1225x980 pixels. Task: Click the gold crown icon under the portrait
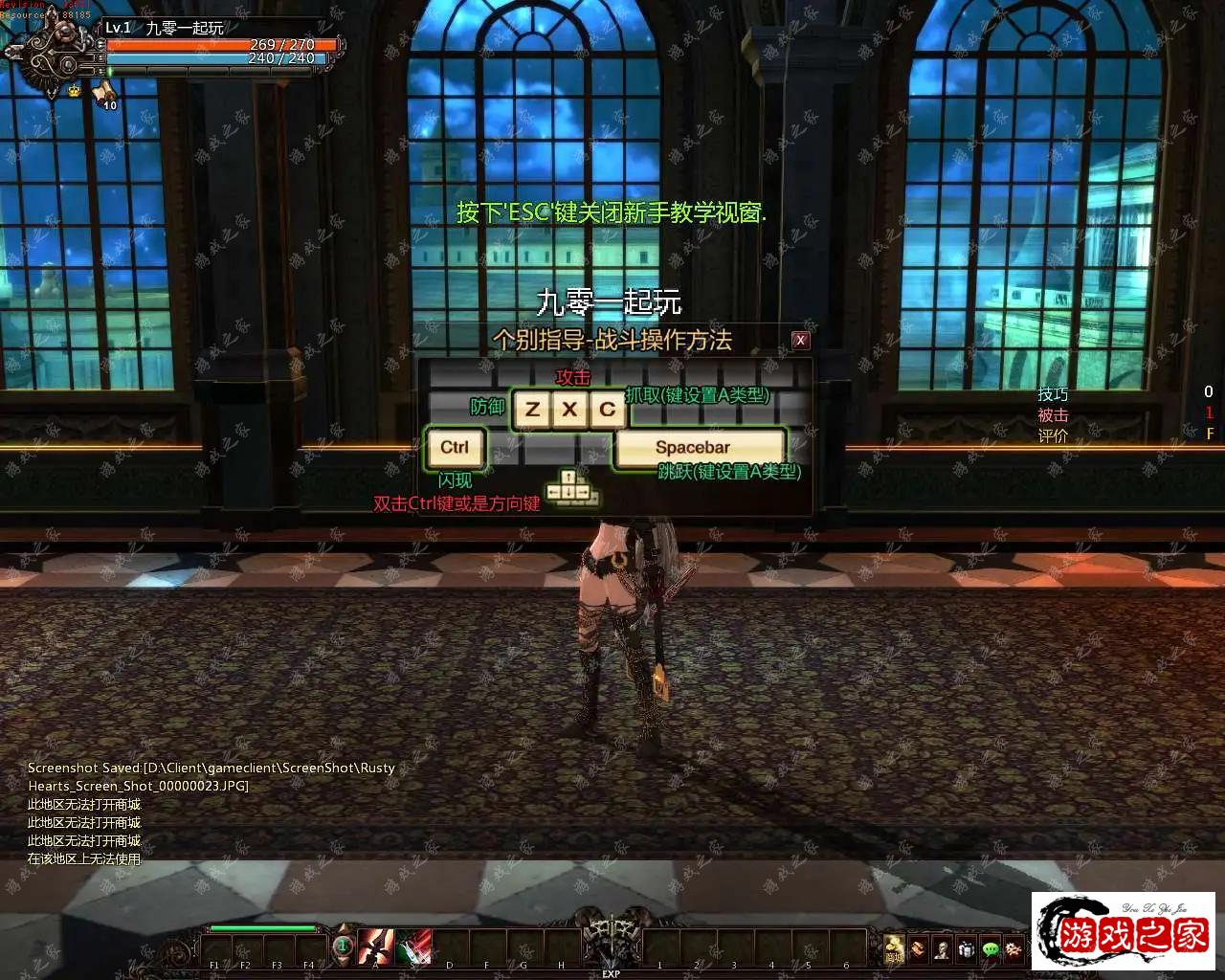click(74, 91)
